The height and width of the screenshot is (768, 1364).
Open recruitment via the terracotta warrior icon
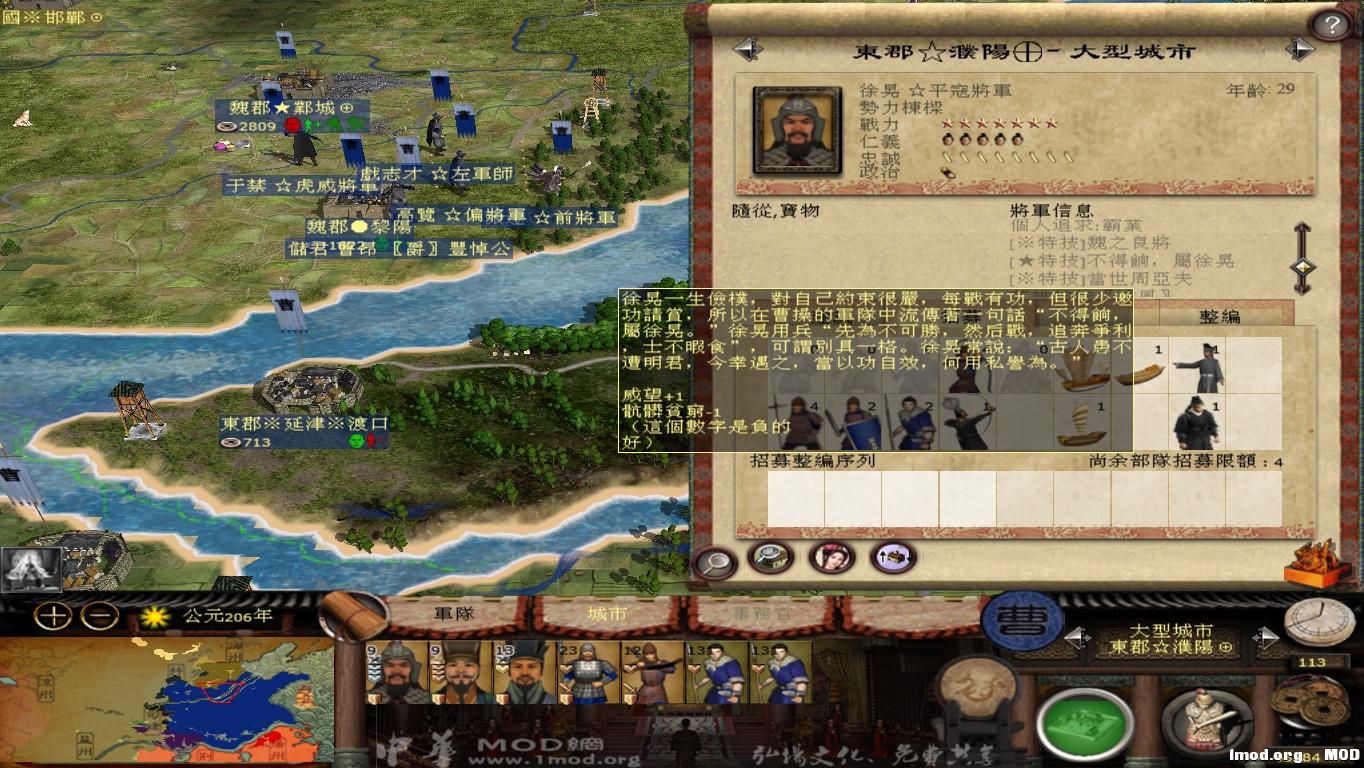[x=1205, y=724]
